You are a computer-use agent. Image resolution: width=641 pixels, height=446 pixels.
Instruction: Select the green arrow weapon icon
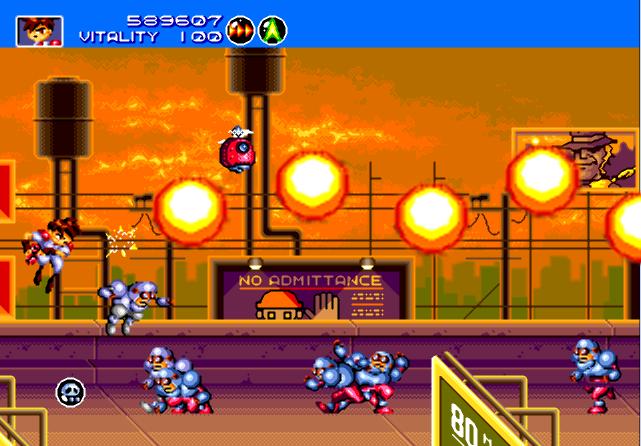(272, 30)
